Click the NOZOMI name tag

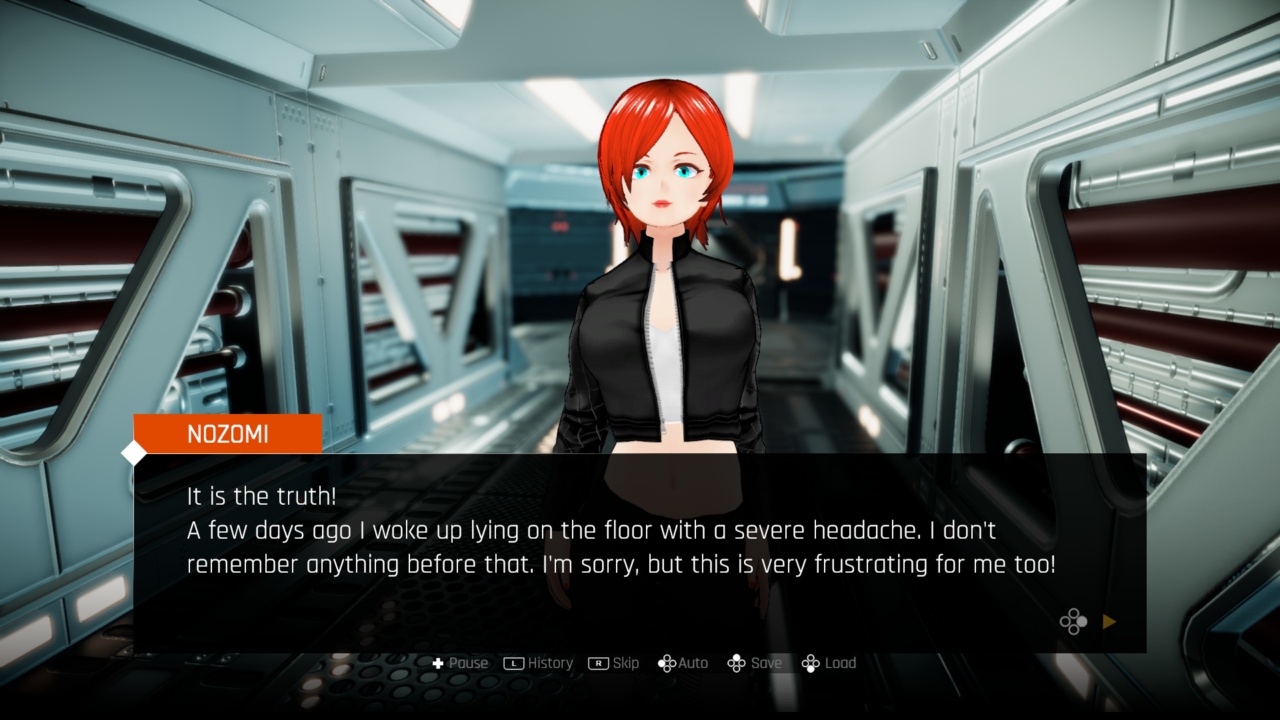(226, 434)
